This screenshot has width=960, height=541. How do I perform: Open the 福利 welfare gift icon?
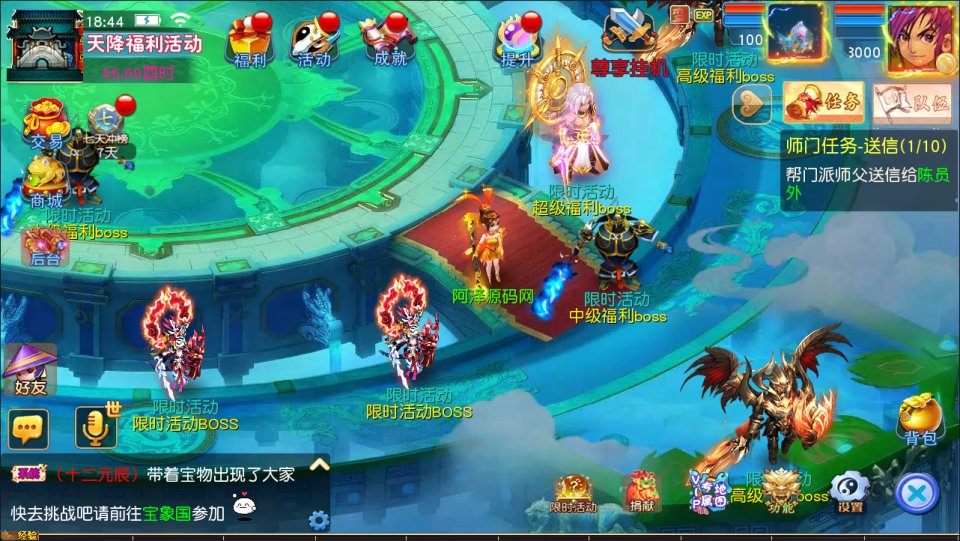point(249,42)
